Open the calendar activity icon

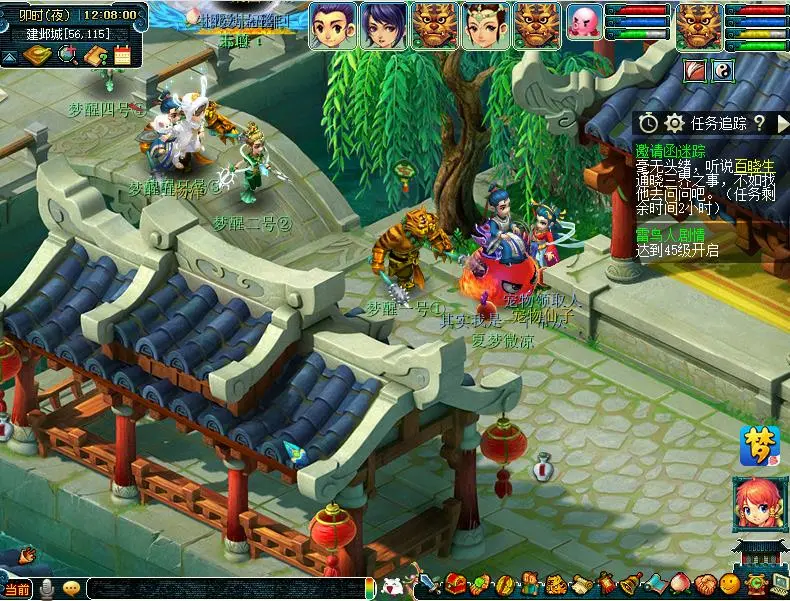(x=122, y=56)
